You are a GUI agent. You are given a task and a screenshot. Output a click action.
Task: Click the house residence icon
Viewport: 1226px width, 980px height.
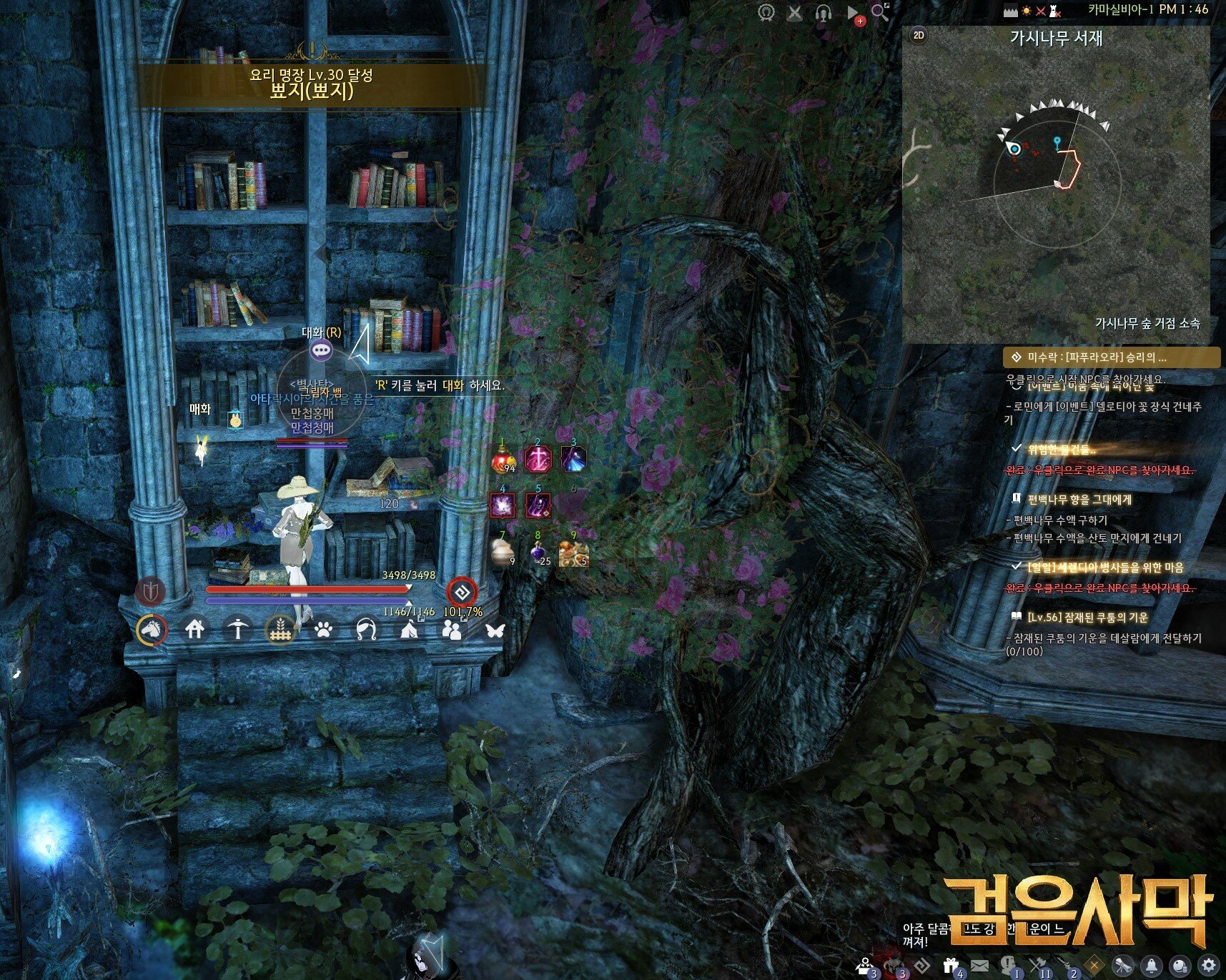(x=194, y=629)
